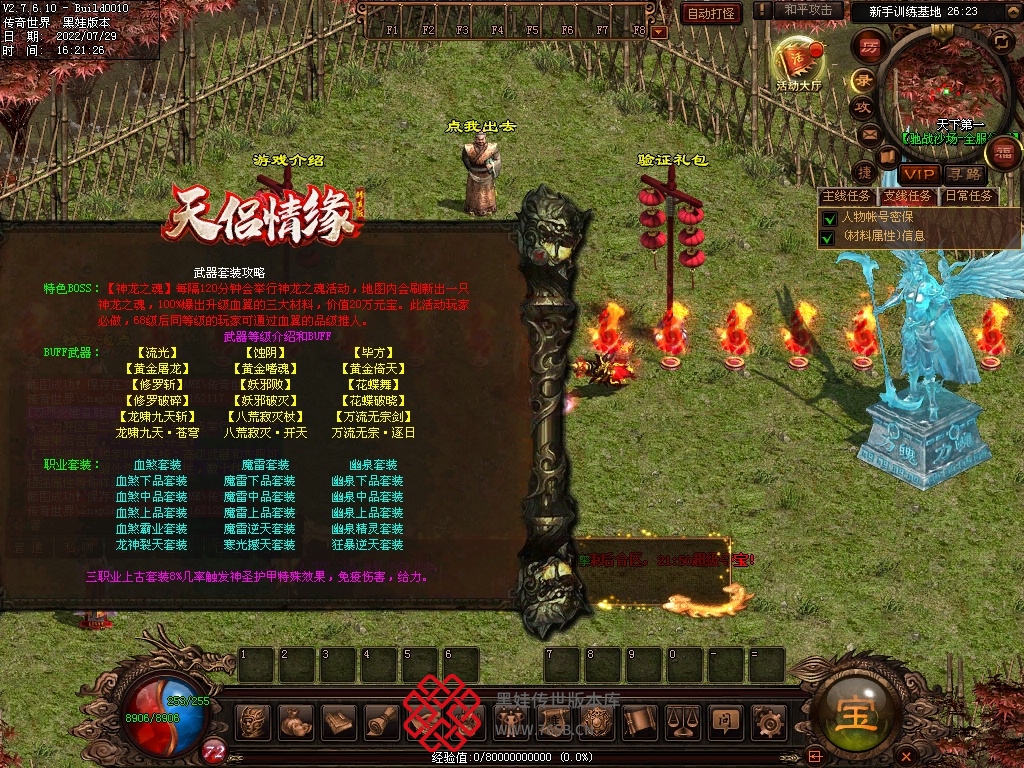Switch to the 日常任务 tab
This screenshot has width=1024, height=768.
click(969, 196)
